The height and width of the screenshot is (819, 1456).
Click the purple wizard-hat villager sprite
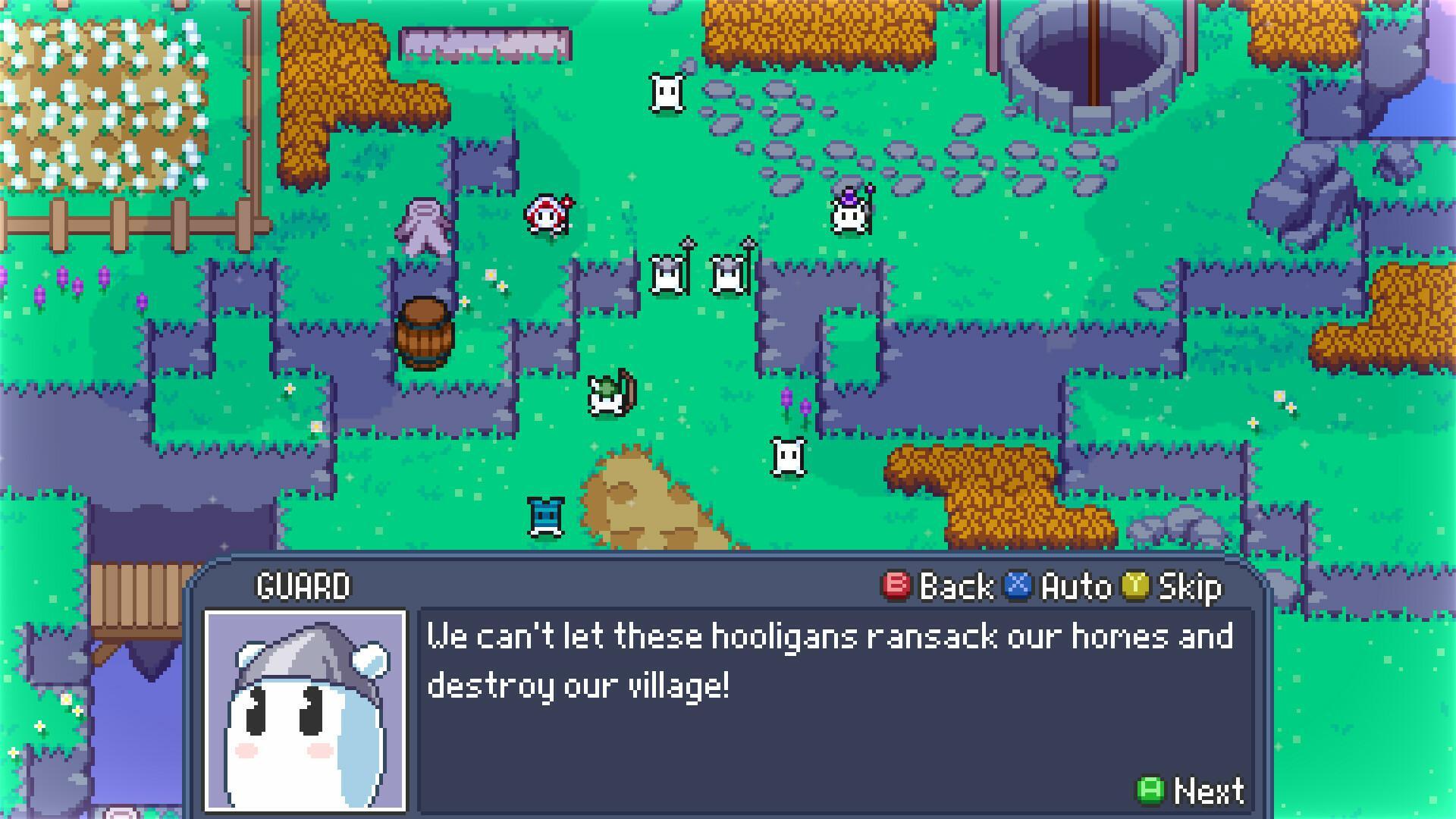coord(848,216)
